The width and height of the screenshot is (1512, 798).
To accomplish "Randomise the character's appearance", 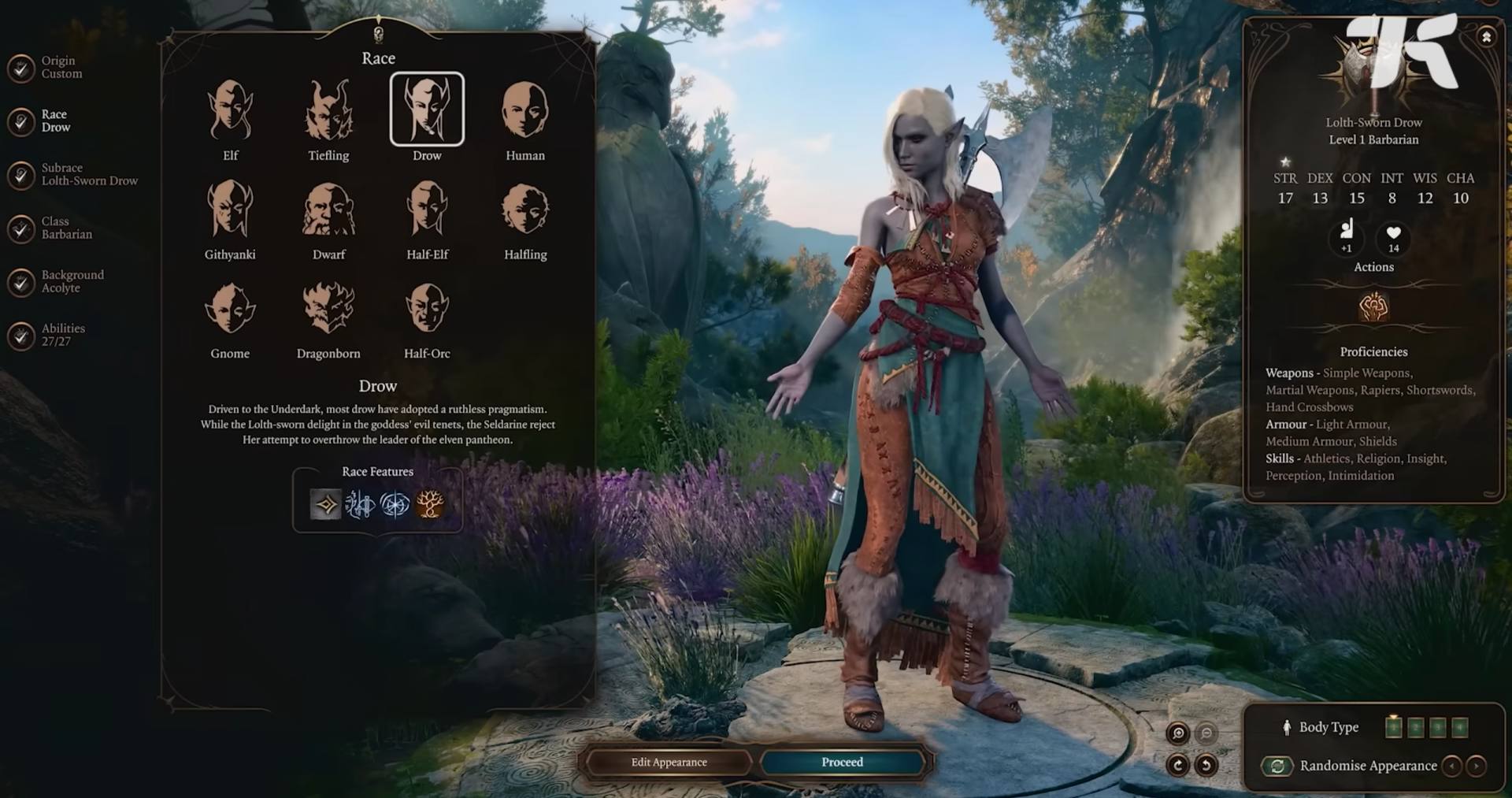I will [x=1277, y=766].
